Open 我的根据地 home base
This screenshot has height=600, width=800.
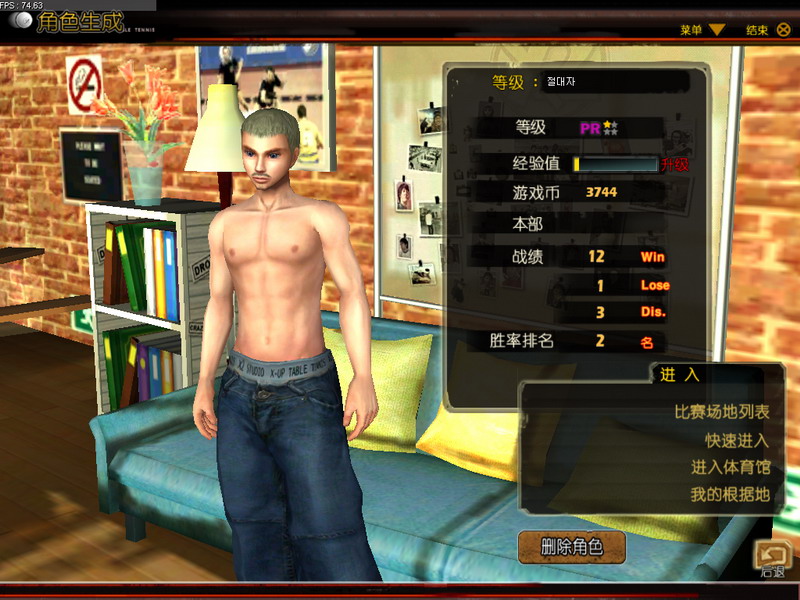point(730,494)
